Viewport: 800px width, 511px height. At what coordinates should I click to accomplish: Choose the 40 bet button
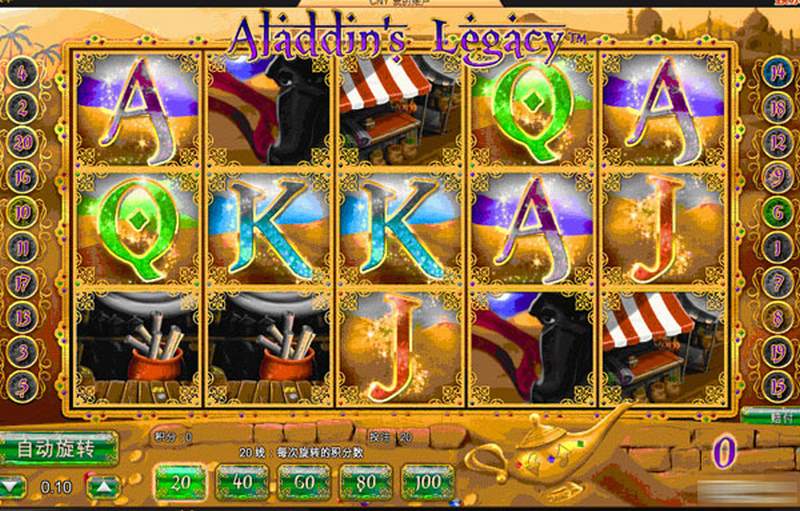click(x=242, y=482)
